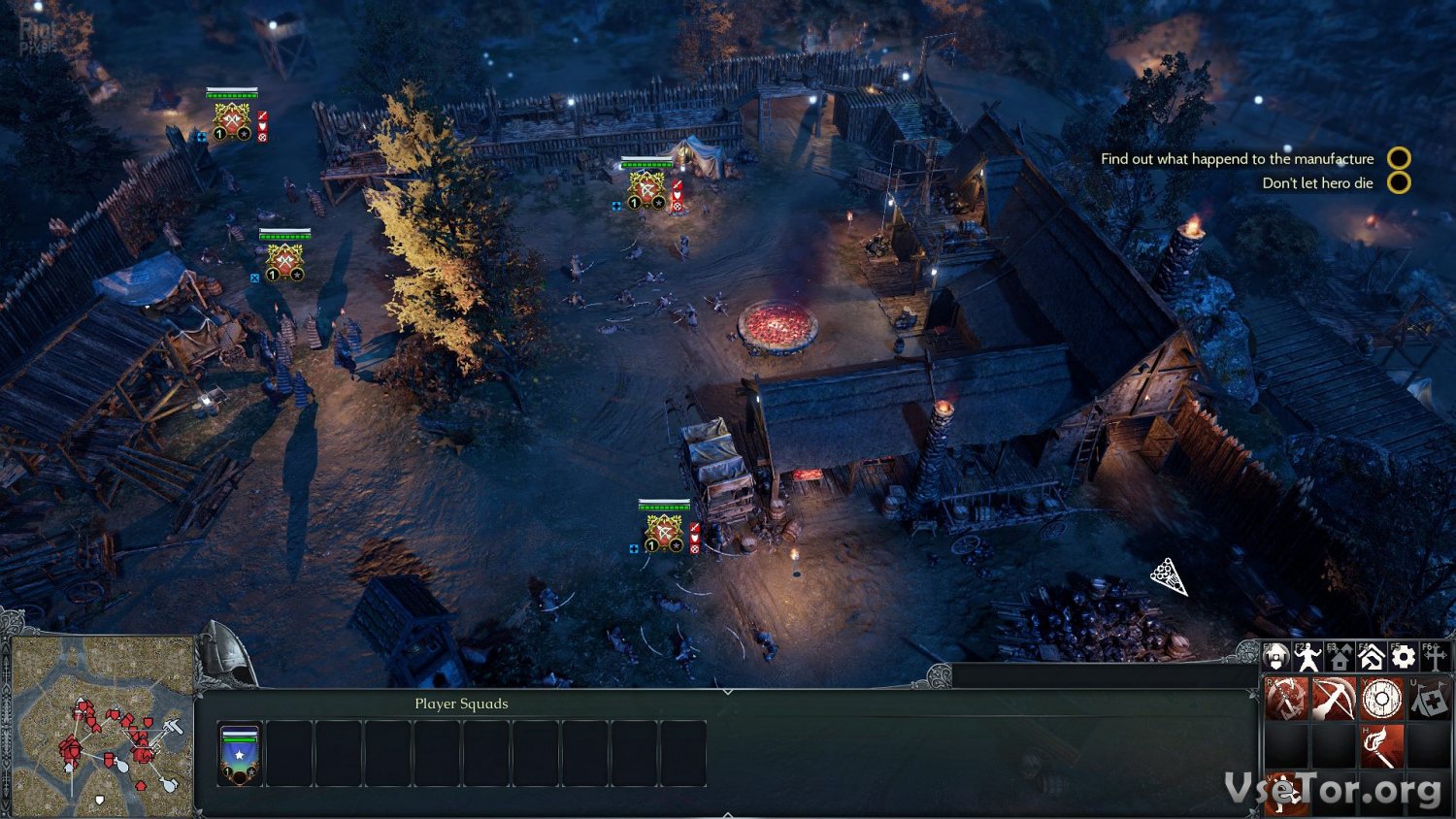Image resolution: width=1456 pixels, height=819 pixels.
Task: Click the helmet icon above squad panel
Action: pos(227,657)
